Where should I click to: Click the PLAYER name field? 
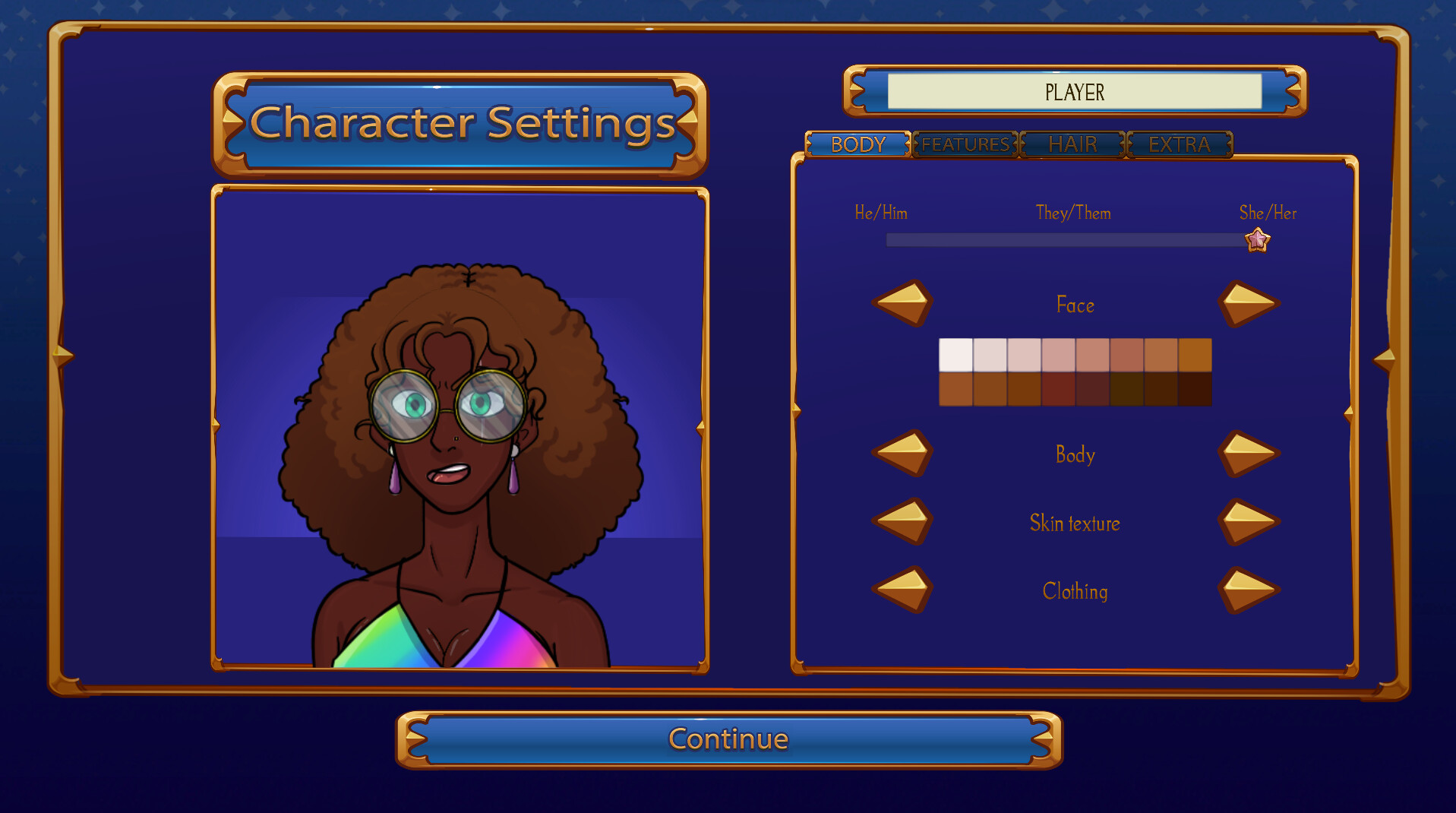point(1073,92)
